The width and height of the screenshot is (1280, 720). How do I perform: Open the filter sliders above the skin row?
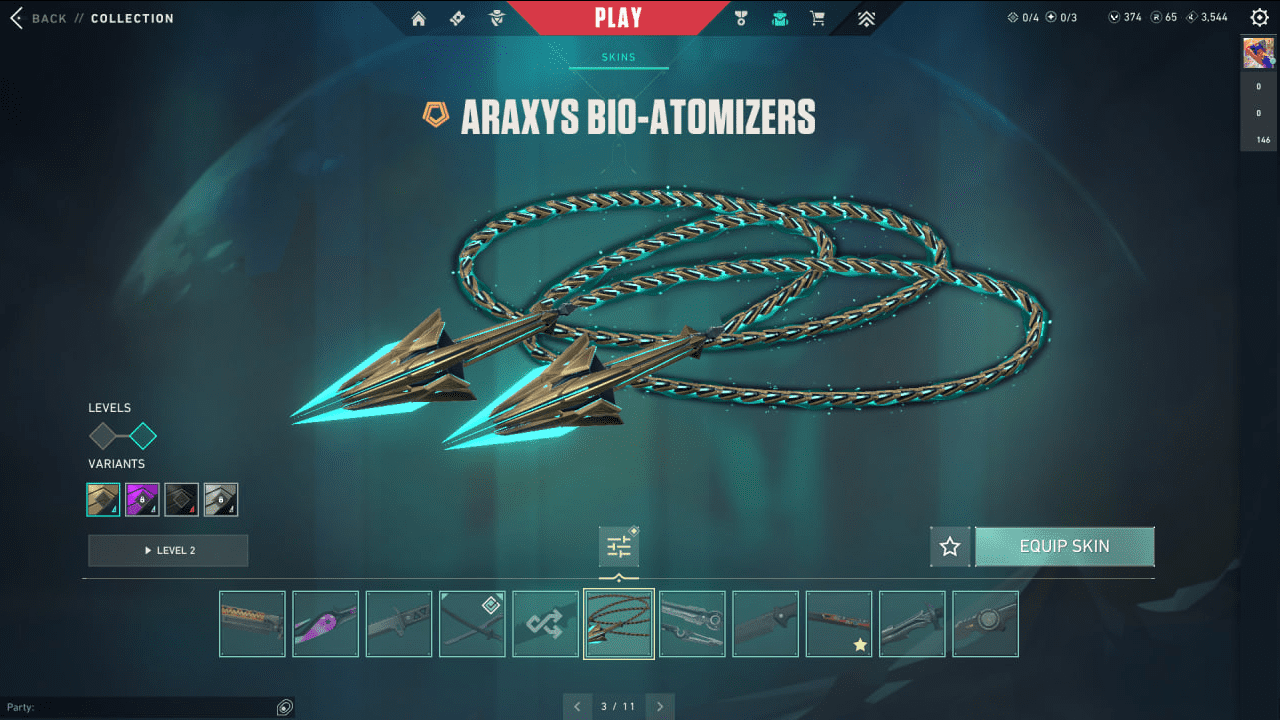(619, 547)
